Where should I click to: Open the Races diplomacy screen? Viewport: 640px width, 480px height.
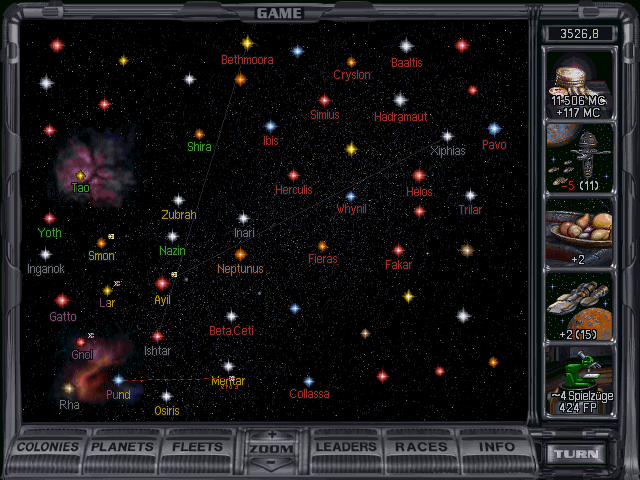point(421,447)
